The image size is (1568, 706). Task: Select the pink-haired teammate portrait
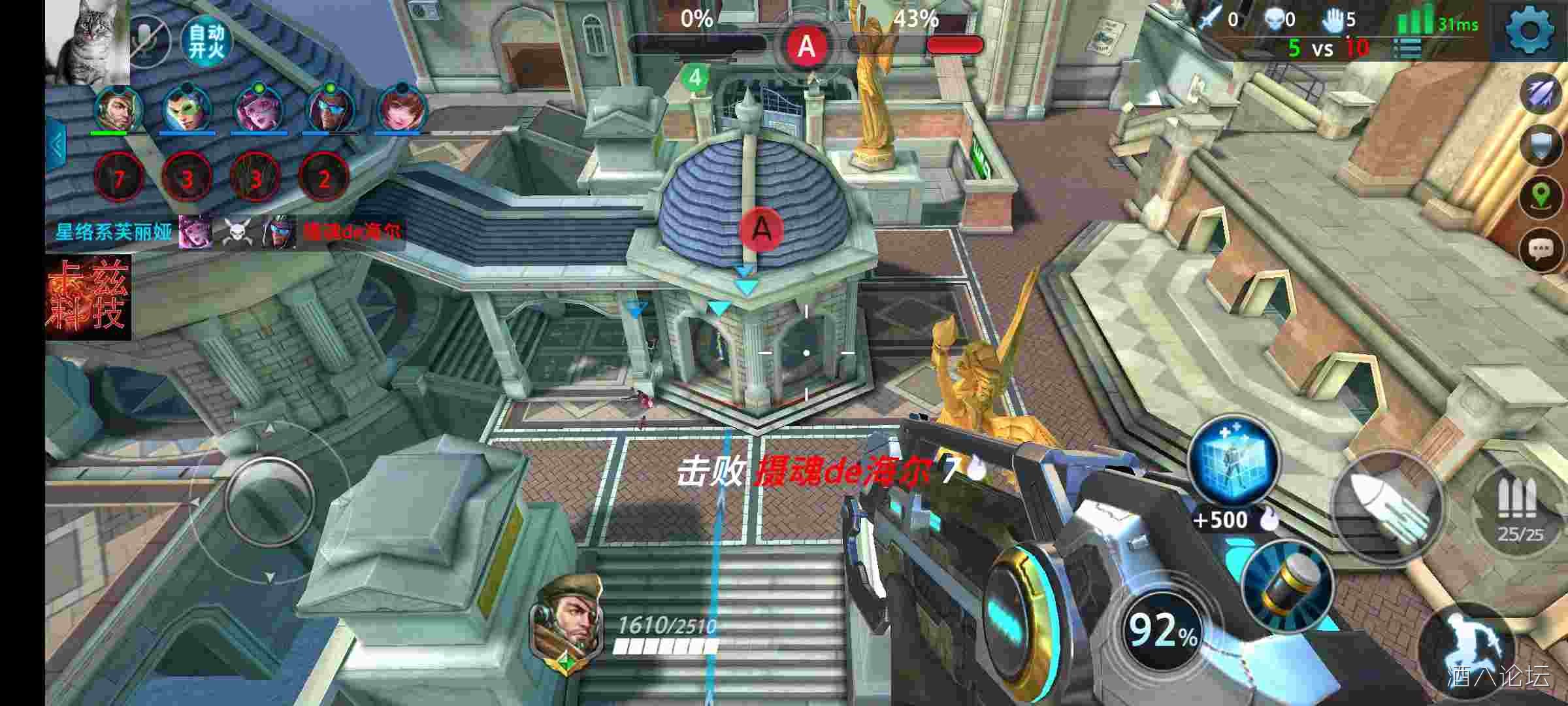(x=257, y=108)
